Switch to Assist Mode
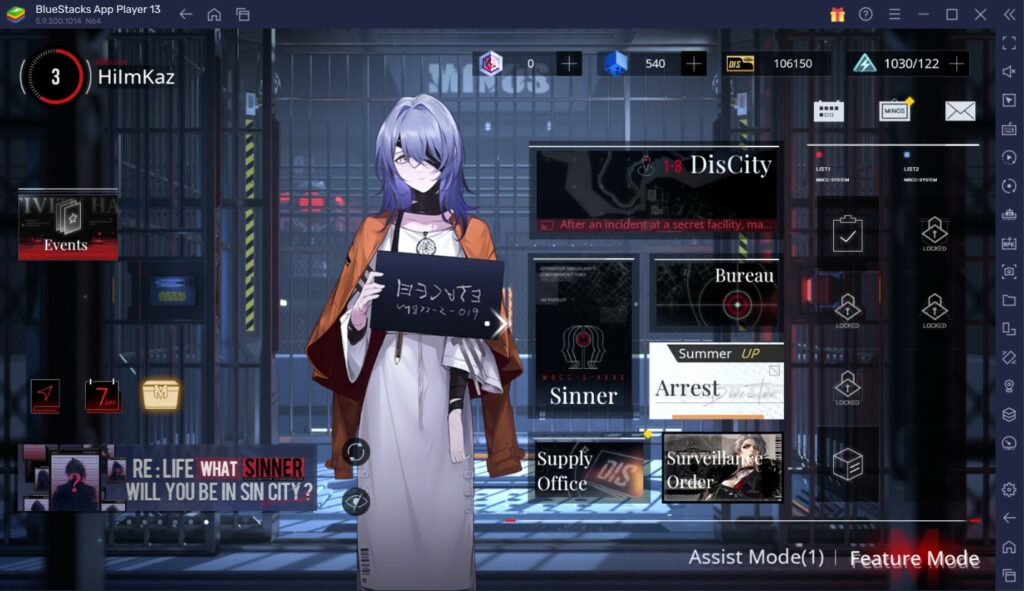Image resolution: width=1024 pixels, height=591 pixels. [756, 558]
